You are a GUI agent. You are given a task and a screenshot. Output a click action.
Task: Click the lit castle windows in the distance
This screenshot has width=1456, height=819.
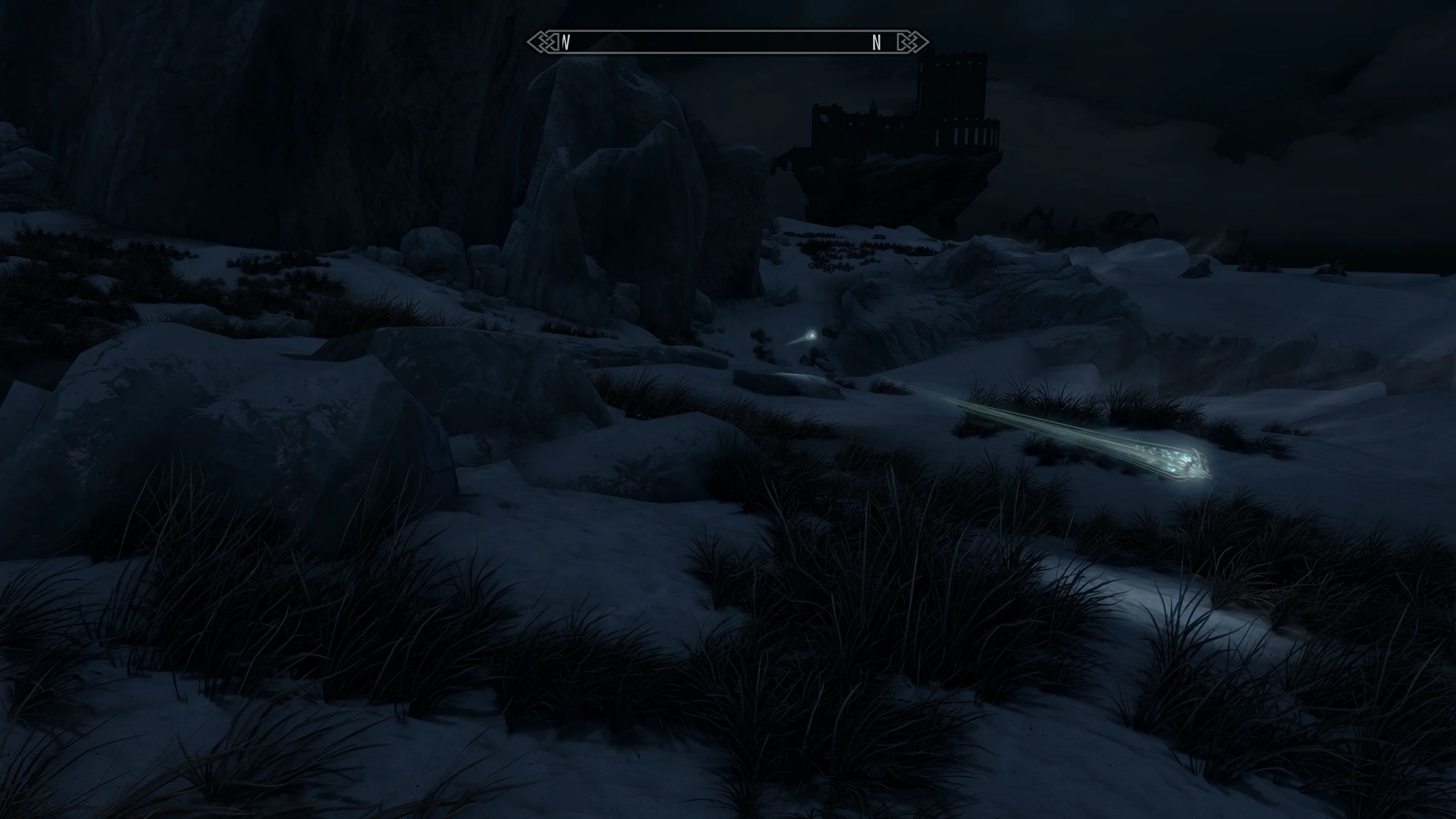(961, 136)
